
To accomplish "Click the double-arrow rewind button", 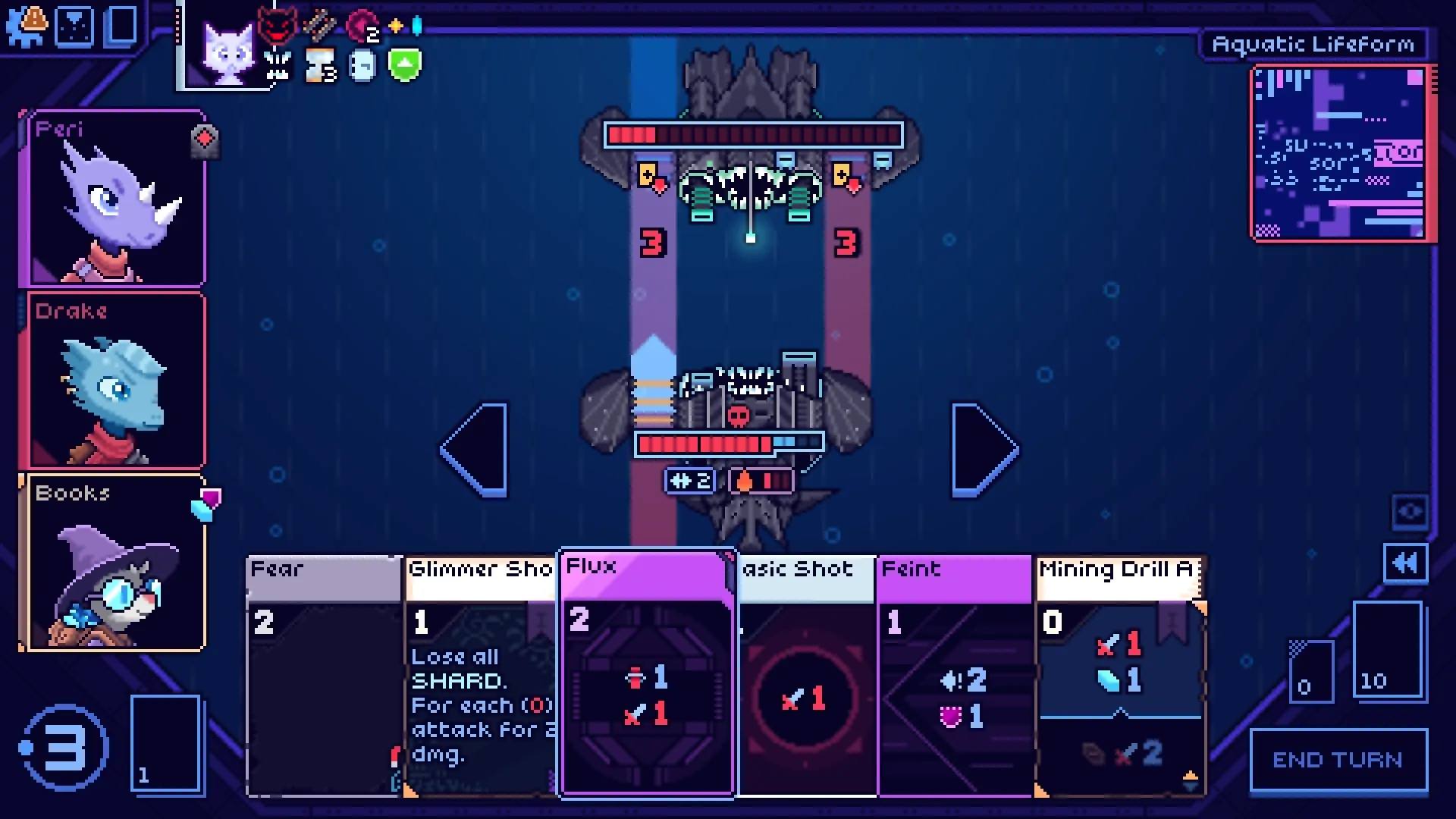I will [x=1405, y=563].
